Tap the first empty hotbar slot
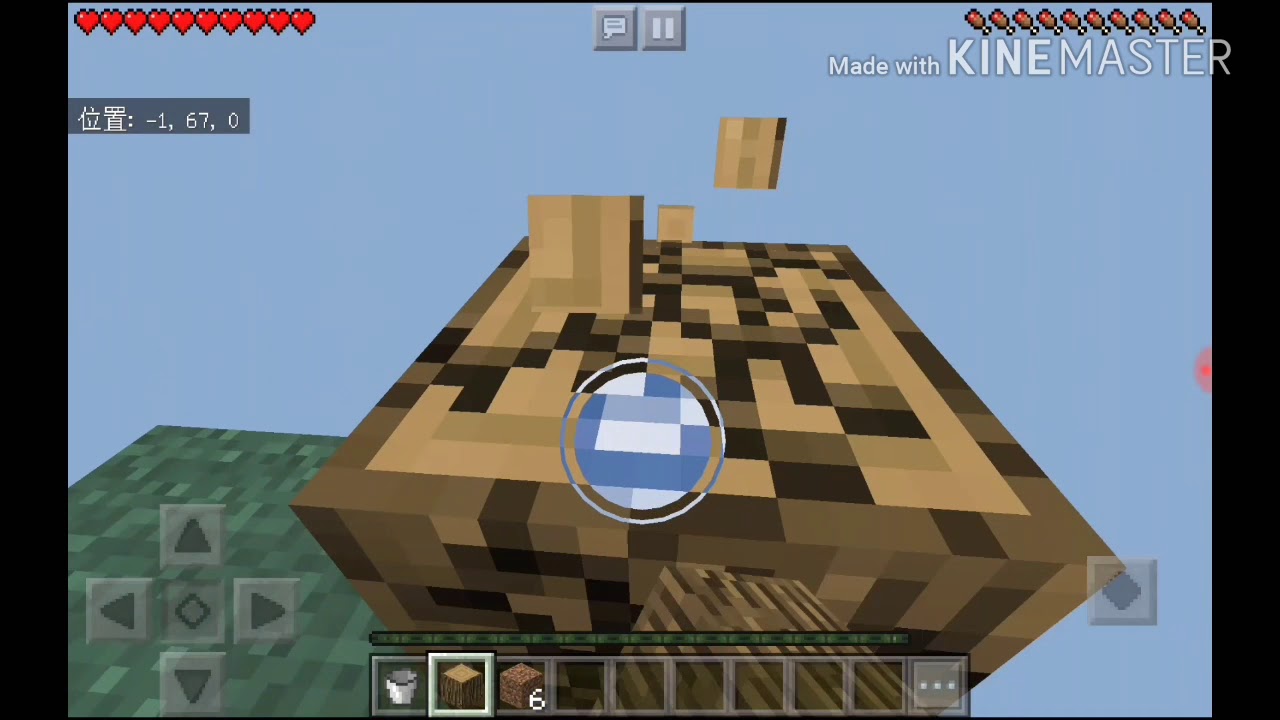 point(584,683)
